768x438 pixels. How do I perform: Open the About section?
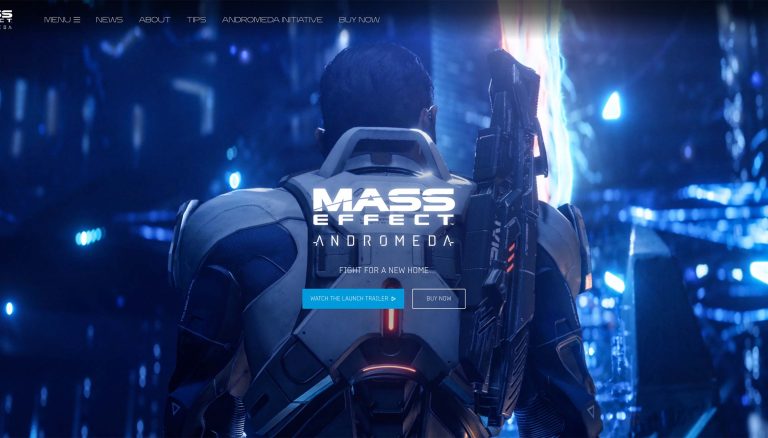coord(154,20)
